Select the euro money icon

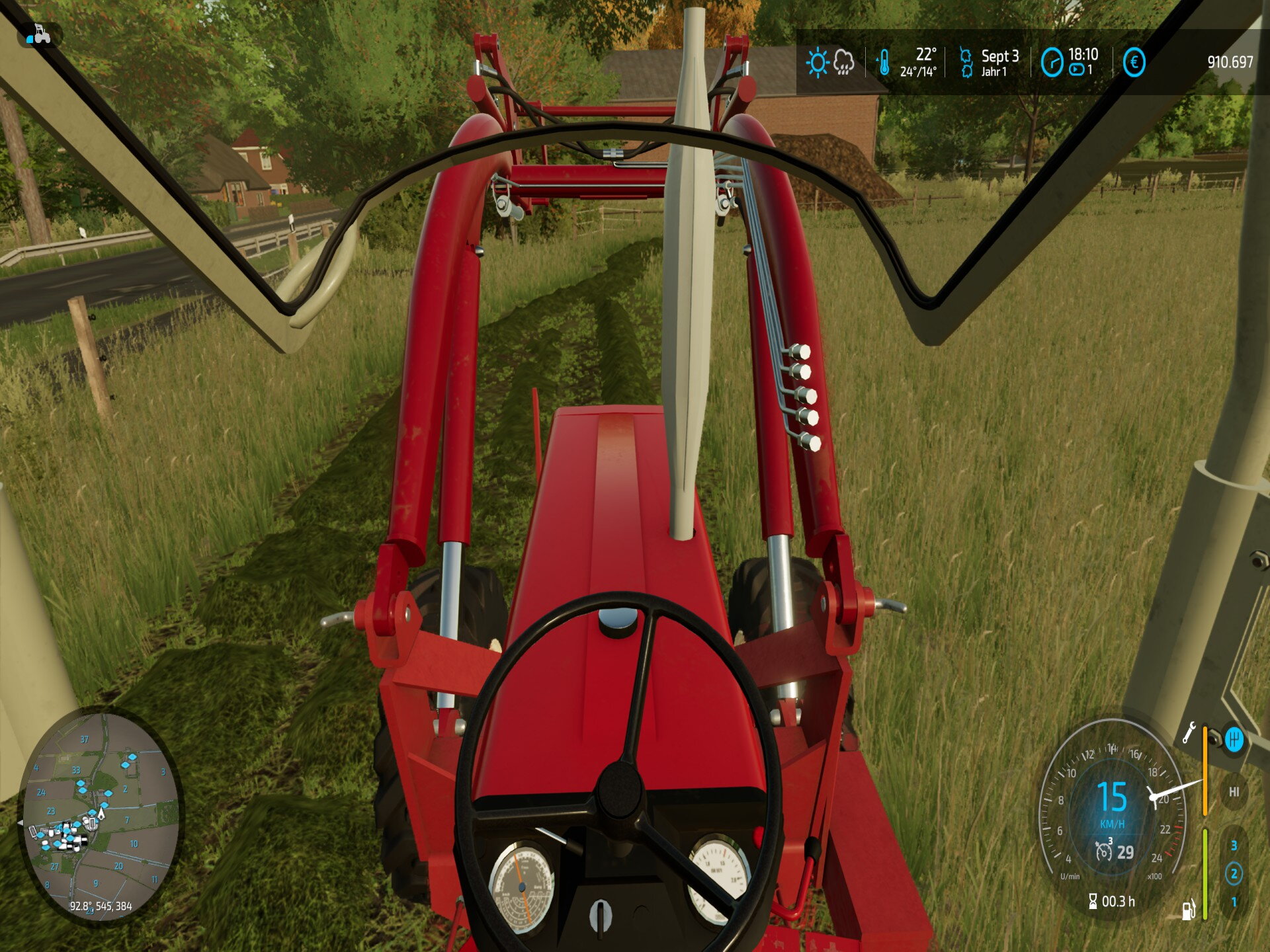(x=1134, y=63)
